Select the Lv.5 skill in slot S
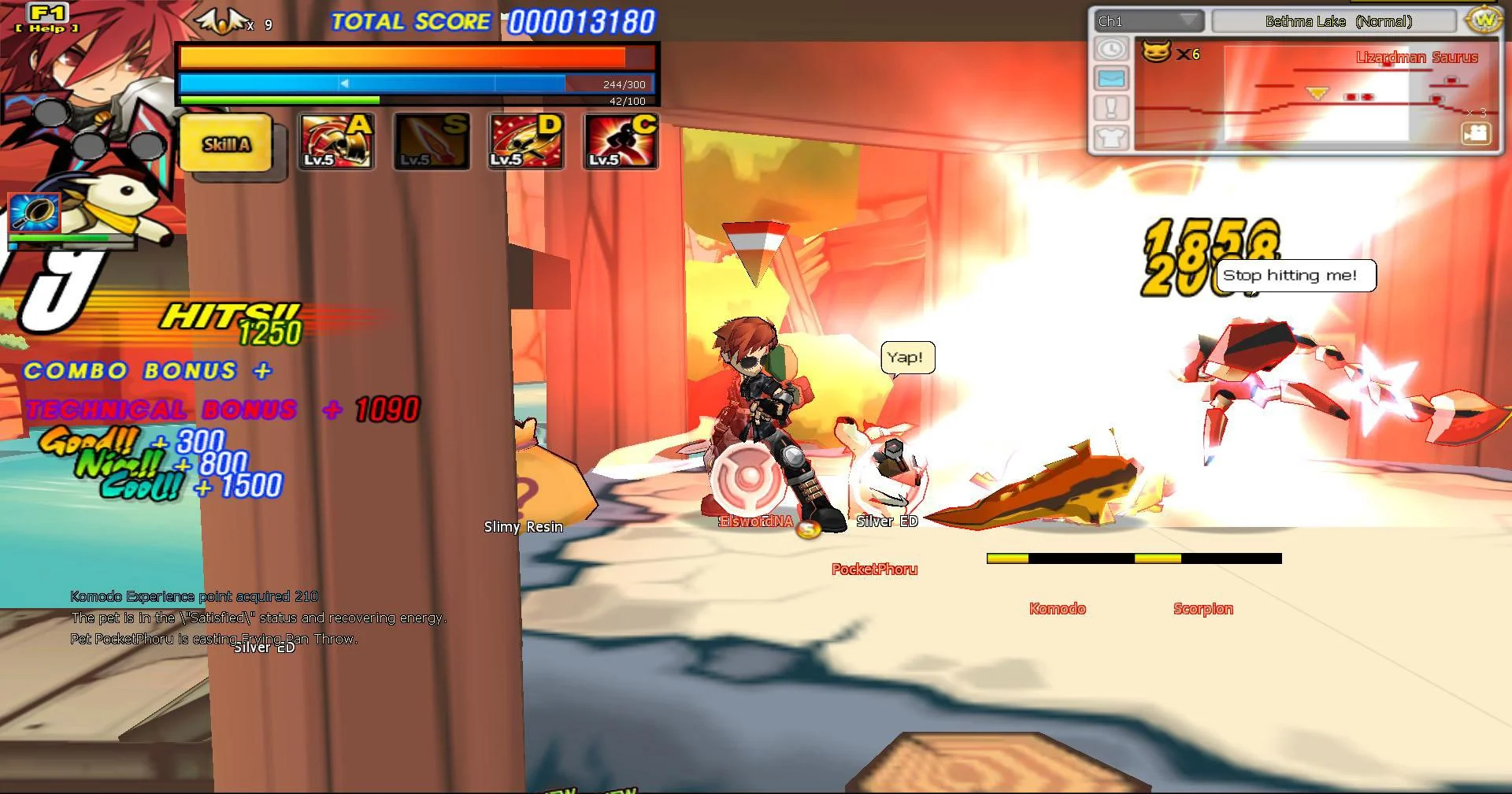1512x794 pixels. (431, 142)
